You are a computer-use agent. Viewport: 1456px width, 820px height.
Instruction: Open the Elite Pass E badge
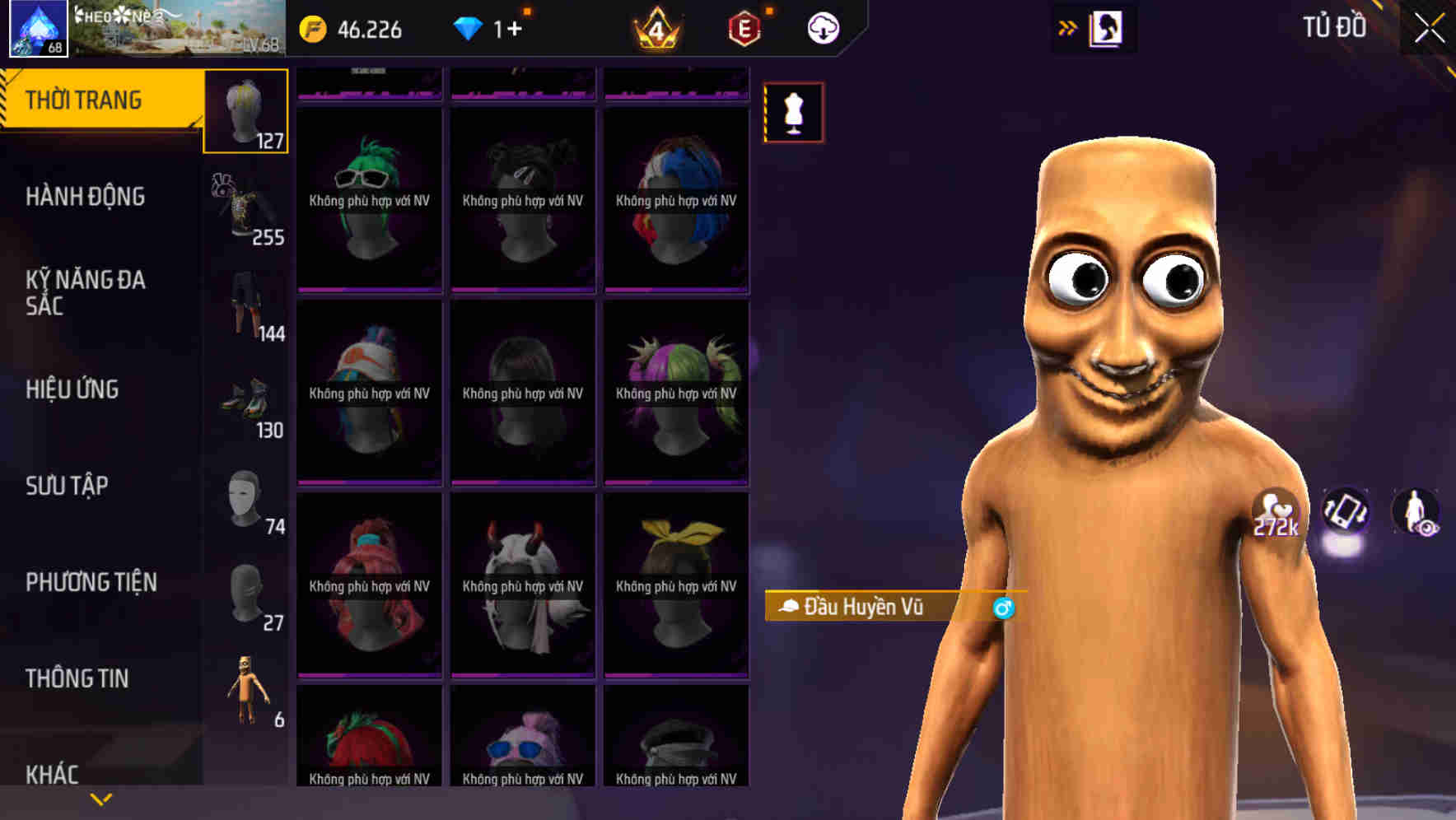742,27
